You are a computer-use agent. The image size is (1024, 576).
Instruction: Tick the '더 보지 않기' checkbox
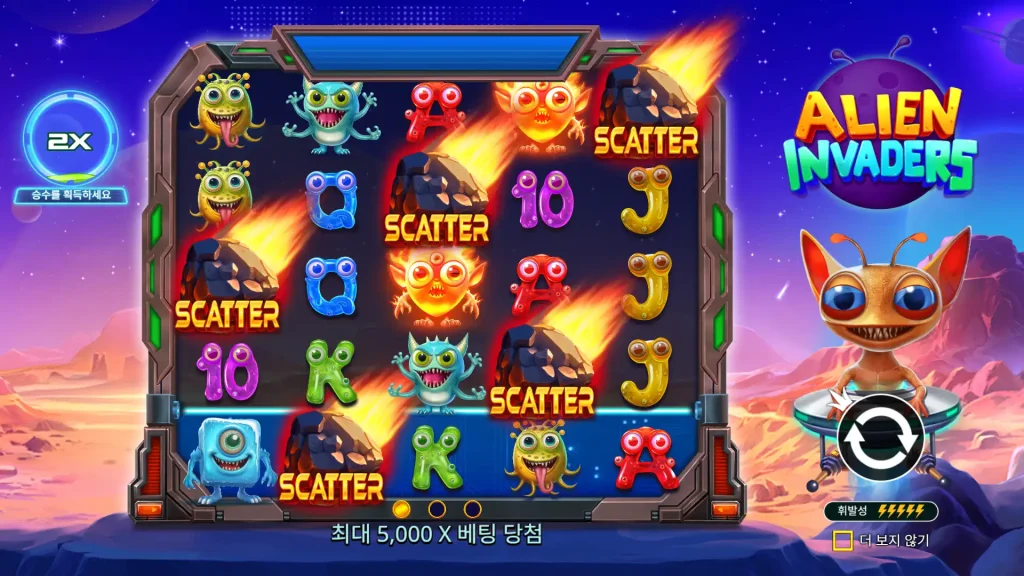pyautogui.click(x=842, y=540)
